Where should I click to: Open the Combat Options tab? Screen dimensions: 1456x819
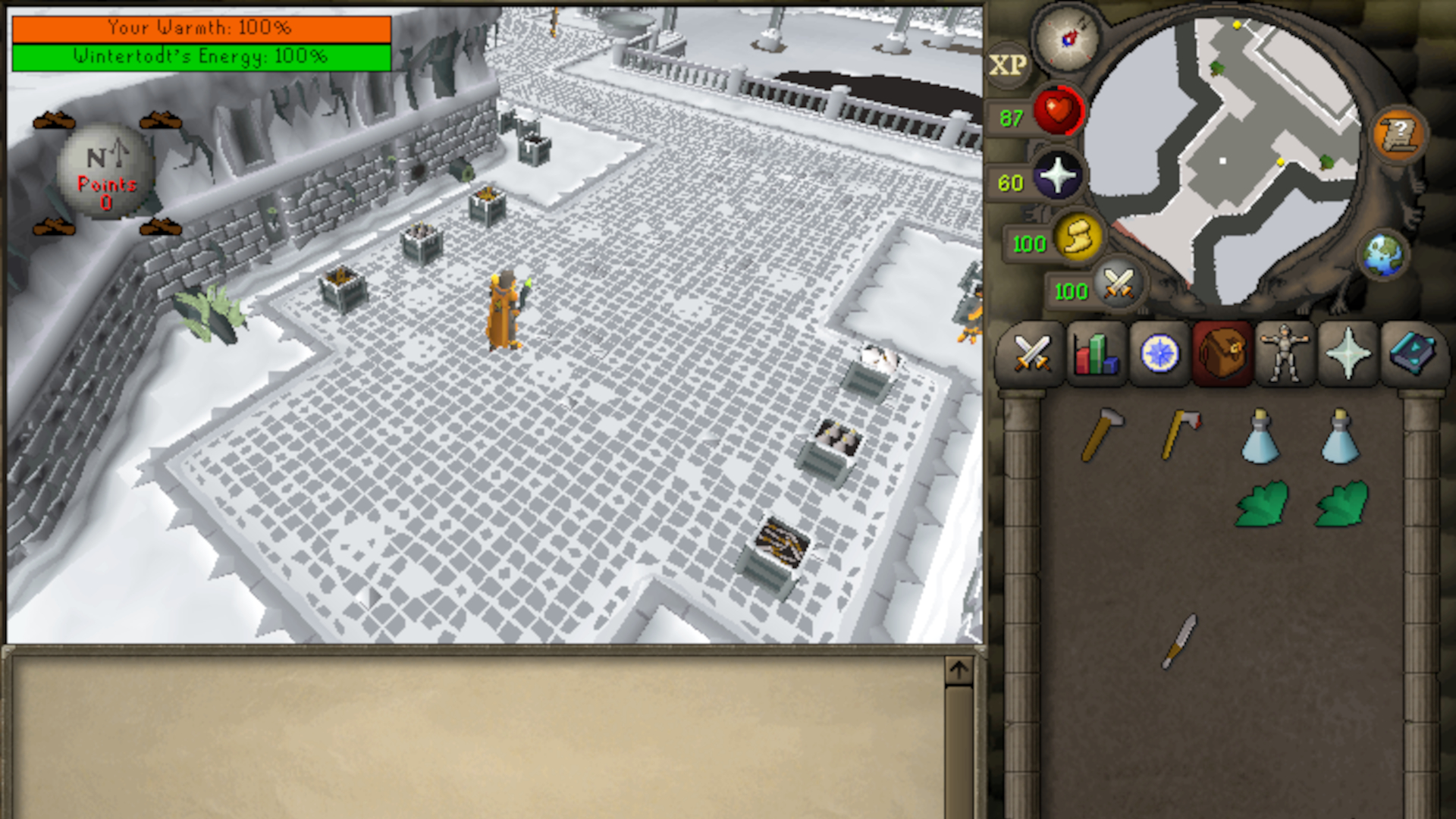[x=1031, y=355]
